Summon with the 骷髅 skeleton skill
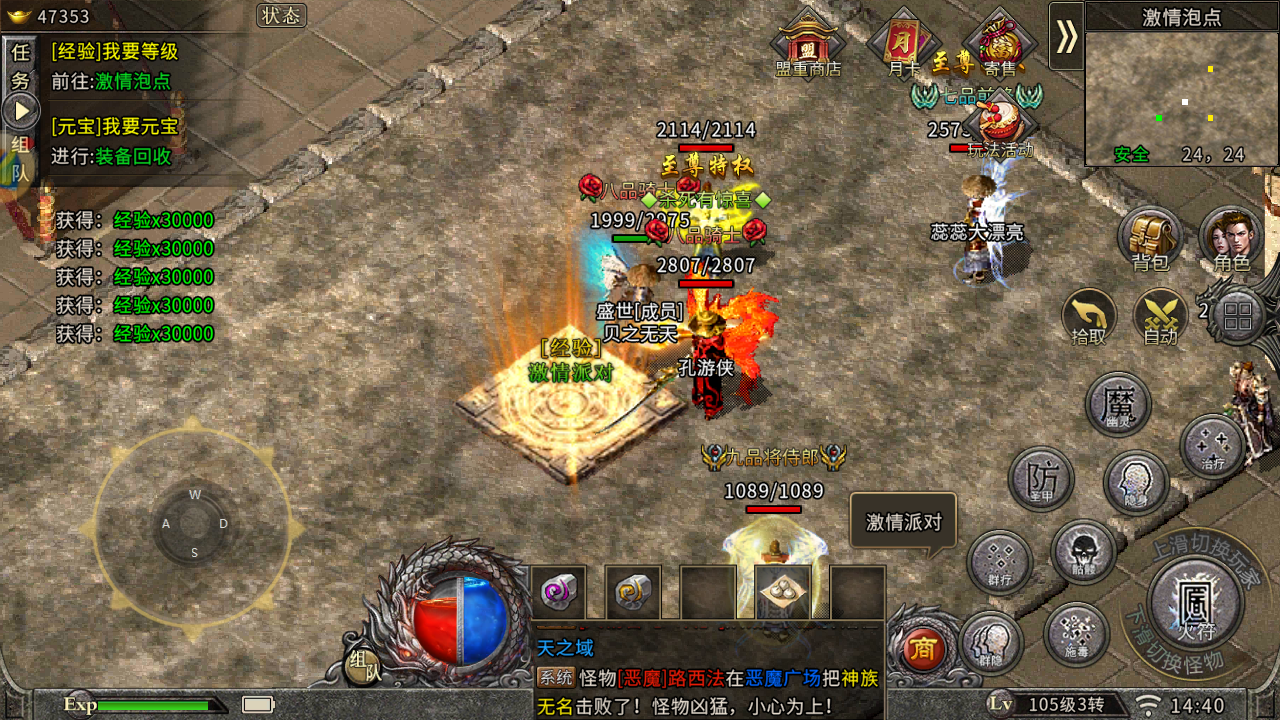 click(1083, 552)
